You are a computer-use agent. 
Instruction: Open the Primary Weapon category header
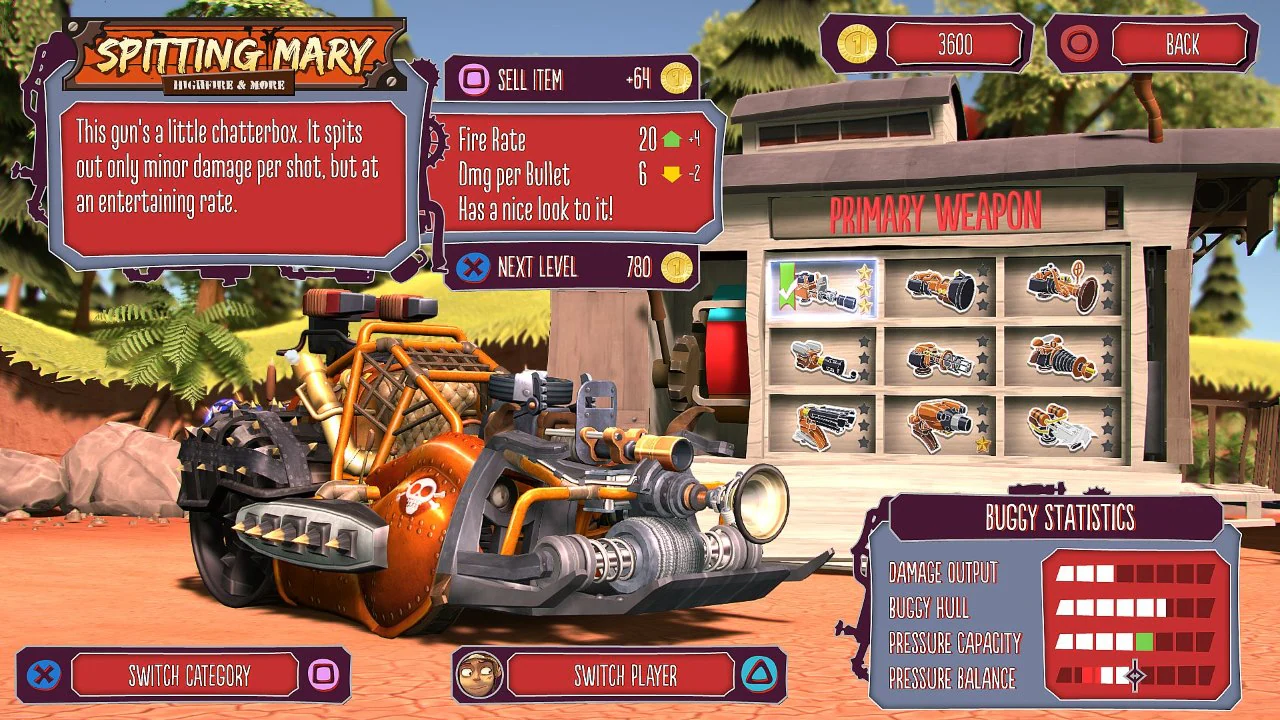pos(937,212)
